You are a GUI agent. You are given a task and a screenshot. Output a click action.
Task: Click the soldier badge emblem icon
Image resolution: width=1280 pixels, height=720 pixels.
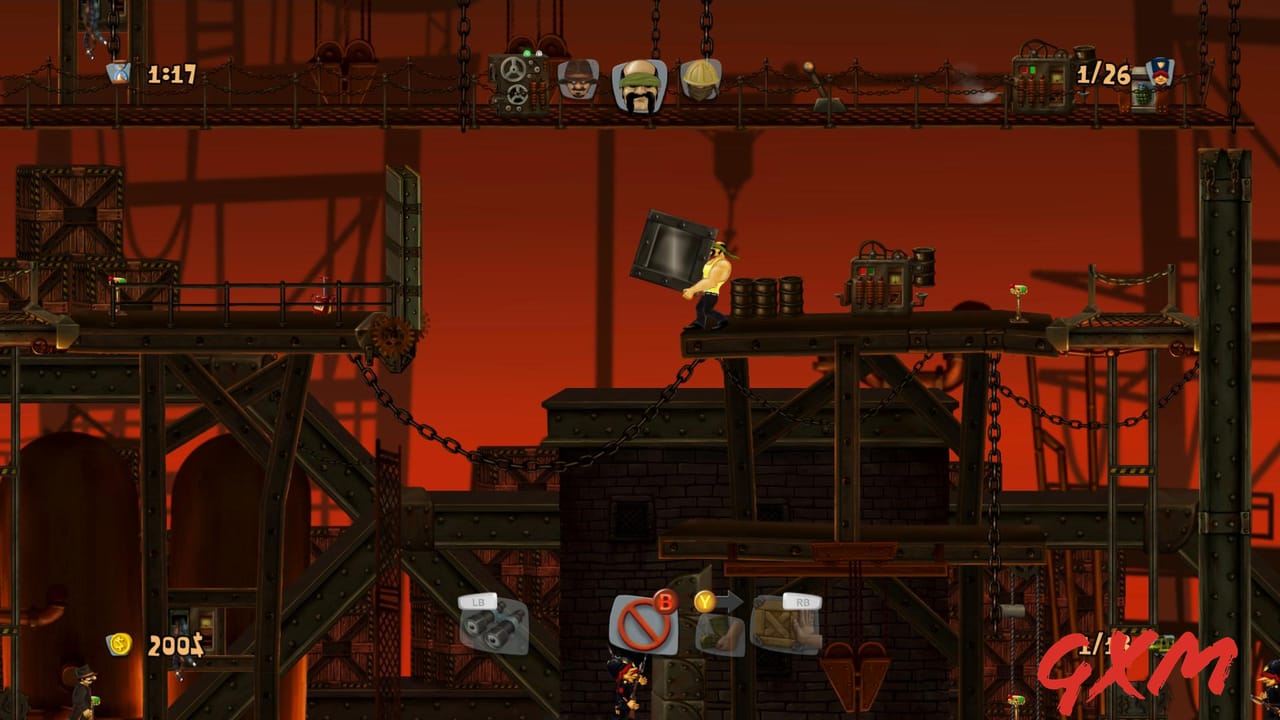tap(1161, 72)
